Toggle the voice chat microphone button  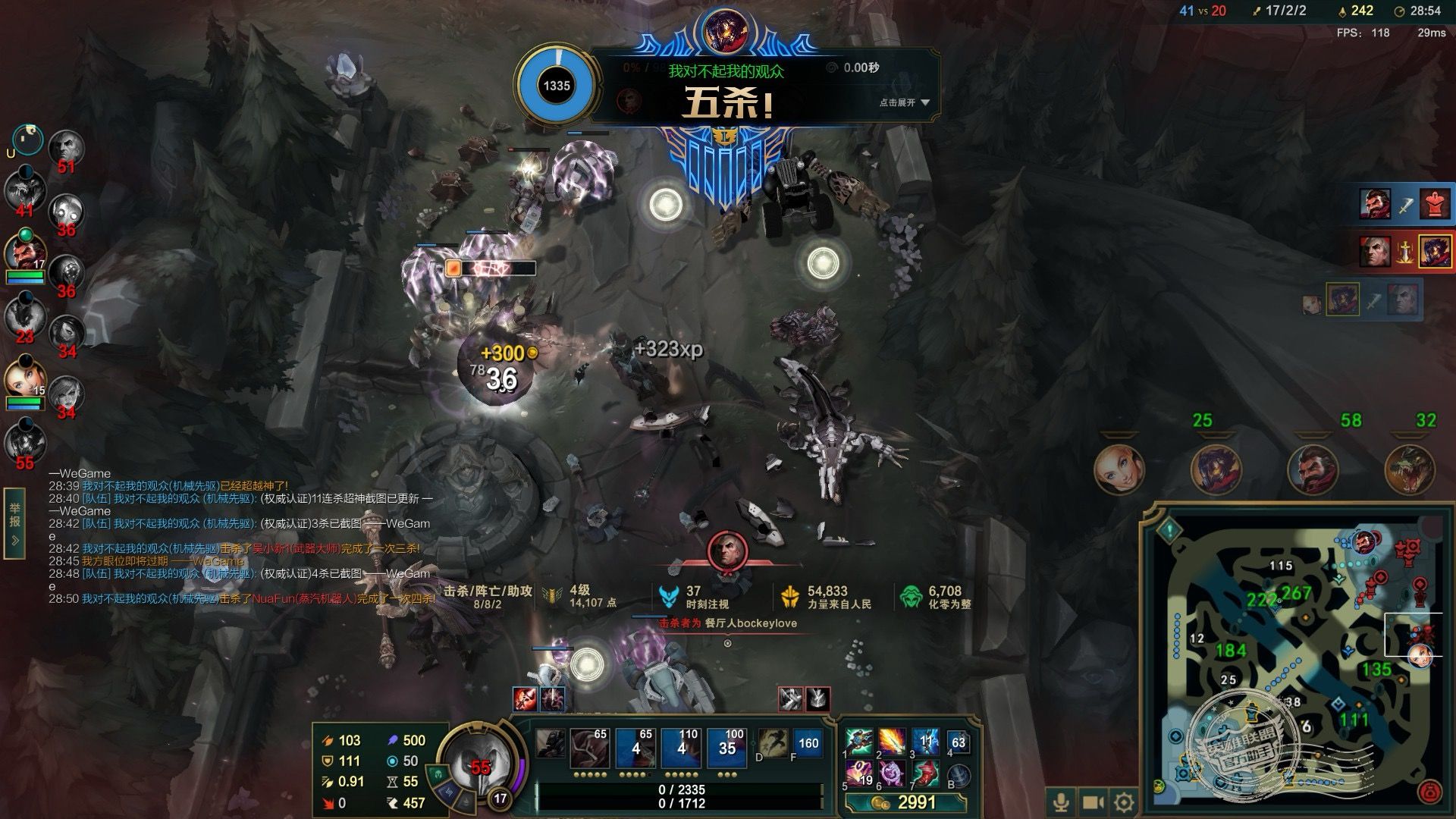(1061, 802)
